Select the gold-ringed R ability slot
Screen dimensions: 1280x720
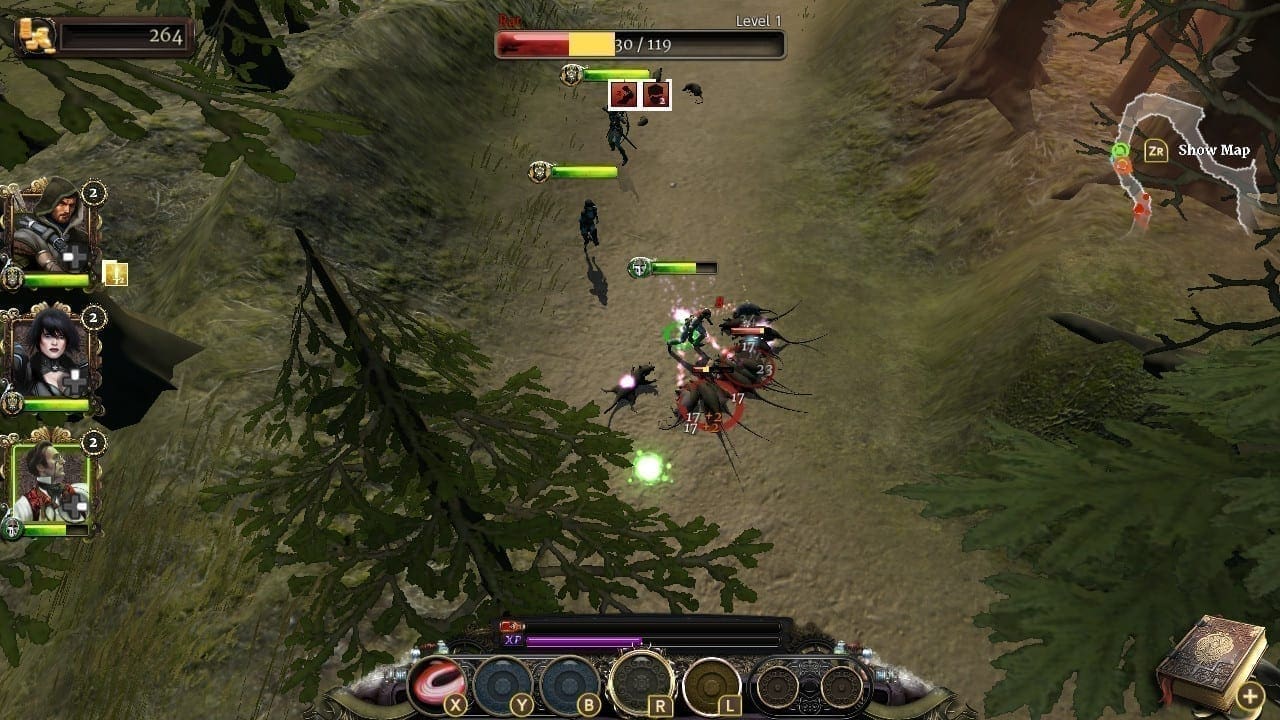(640, 683)
